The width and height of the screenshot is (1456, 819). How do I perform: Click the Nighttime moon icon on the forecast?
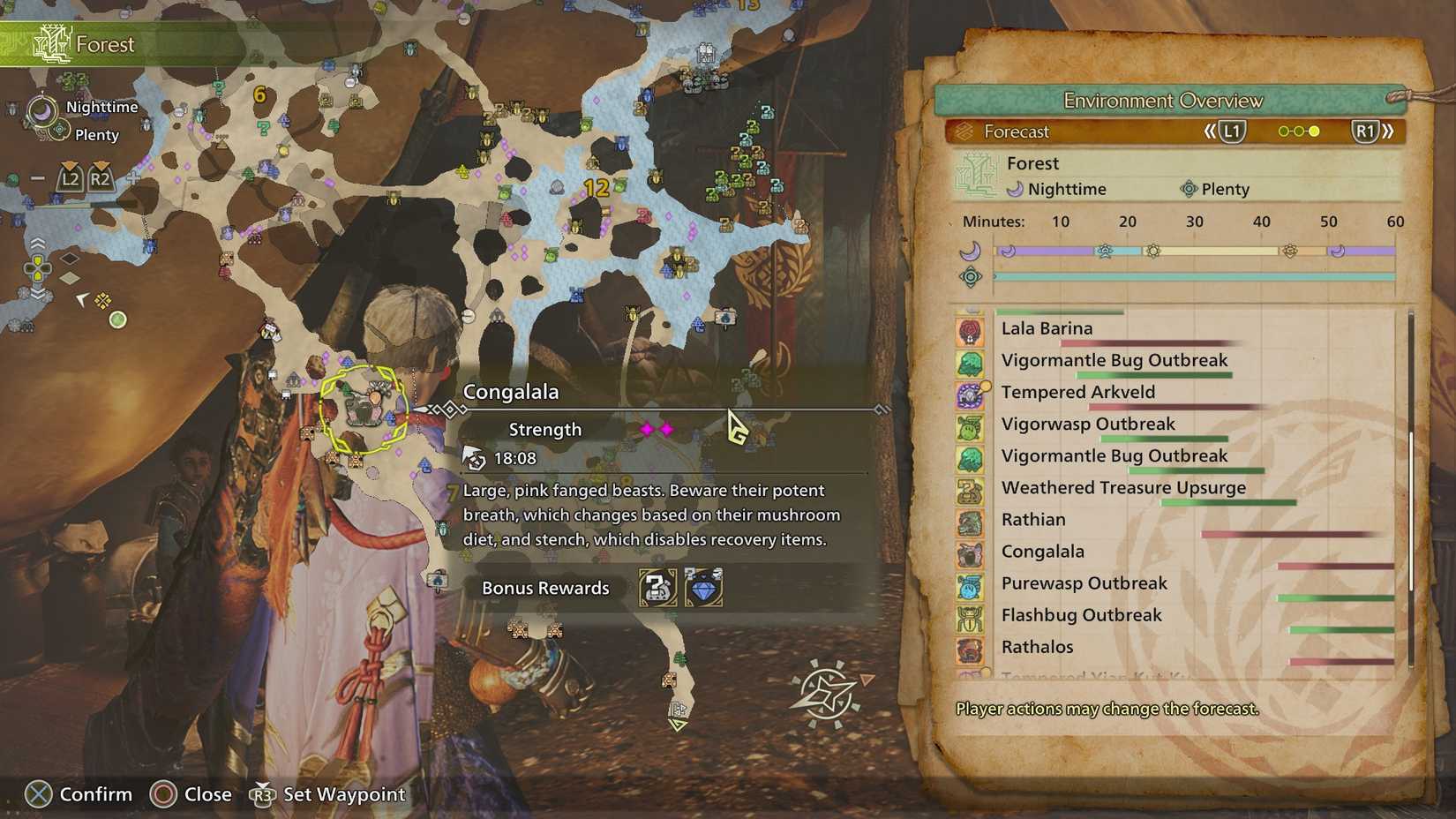point(1019,189)
